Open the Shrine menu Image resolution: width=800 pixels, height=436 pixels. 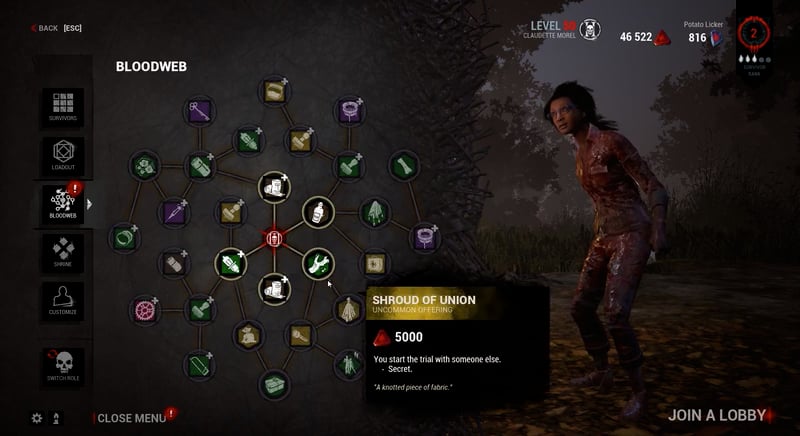(62, 251)
